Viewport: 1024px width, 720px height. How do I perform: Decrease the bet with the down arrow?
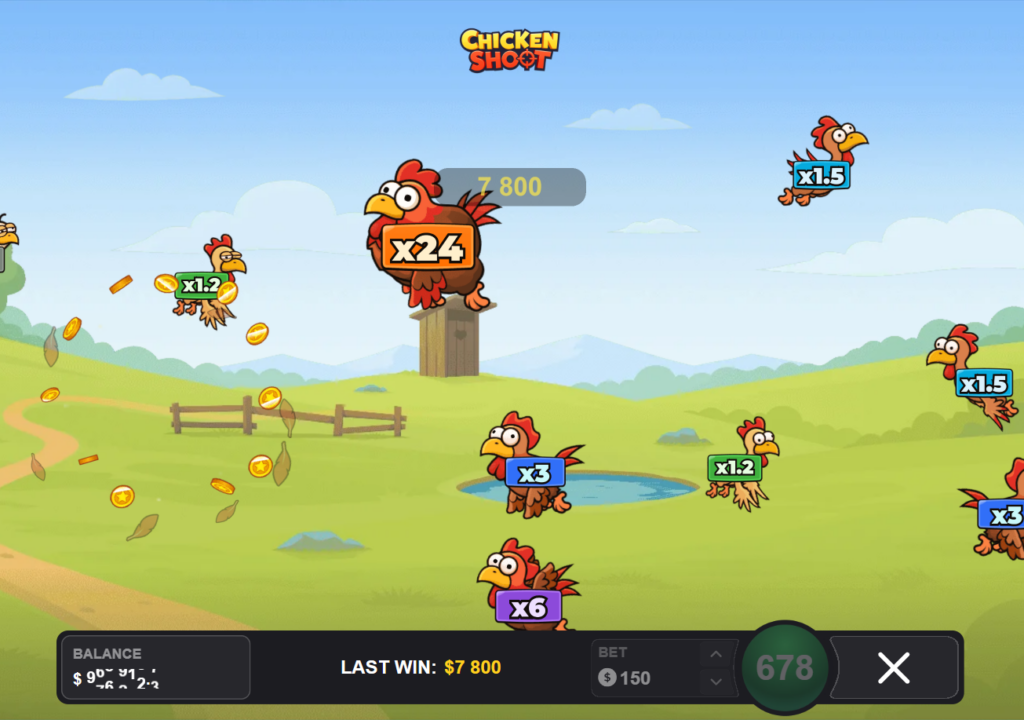pos(715,681)
